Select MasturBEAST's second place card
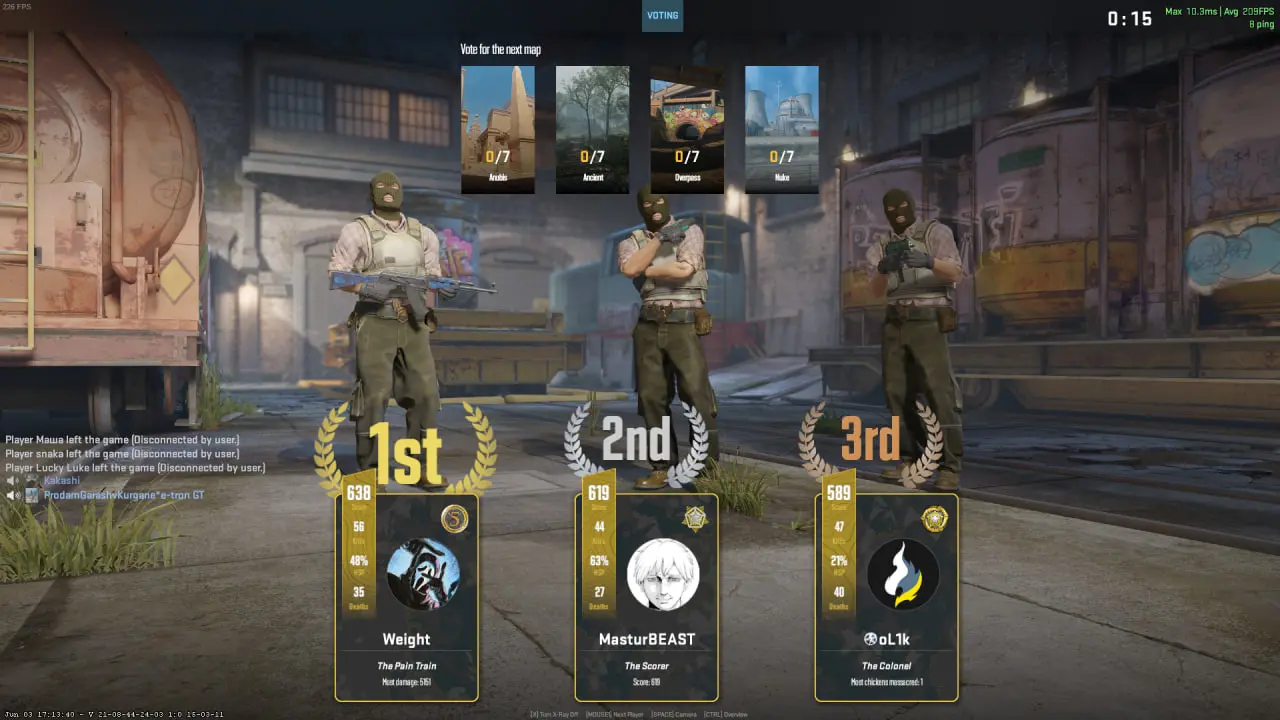 [646, 597]
